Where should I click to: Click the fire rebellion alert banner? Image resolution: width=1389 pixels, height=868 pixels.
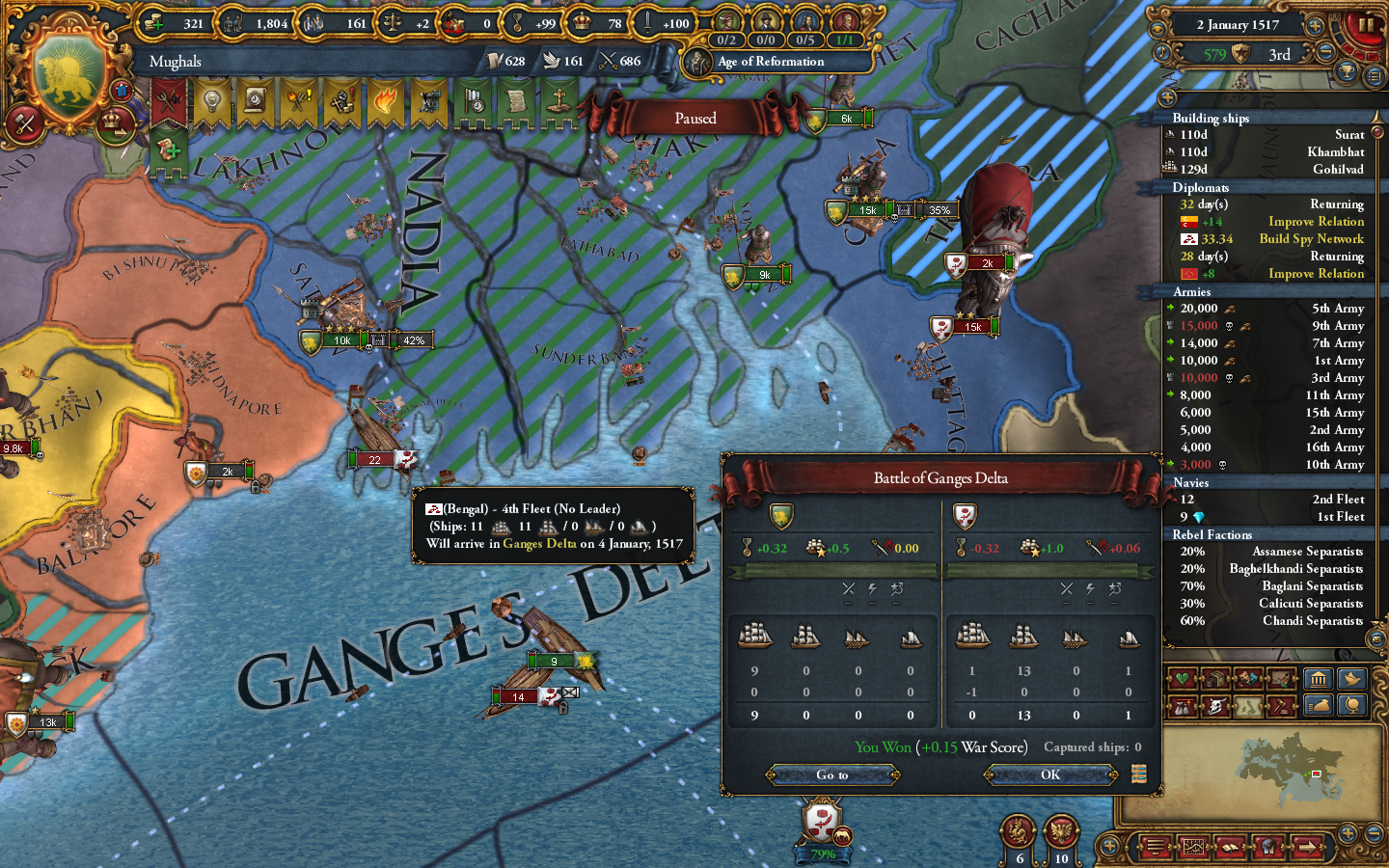pyautogui.click(x=386, y=103)
